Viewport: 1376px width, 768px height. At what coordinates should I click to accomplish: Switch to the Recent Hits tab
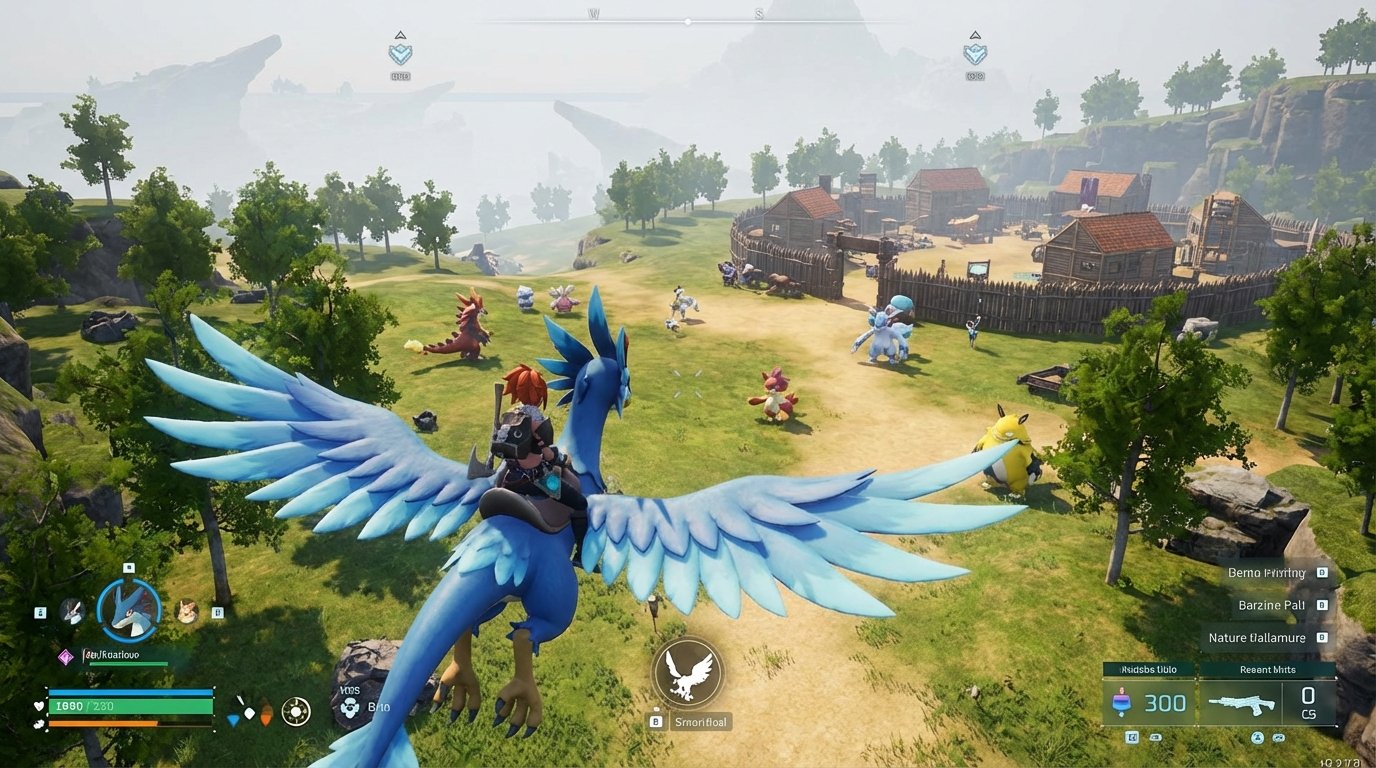click(x=1268, y=669)
